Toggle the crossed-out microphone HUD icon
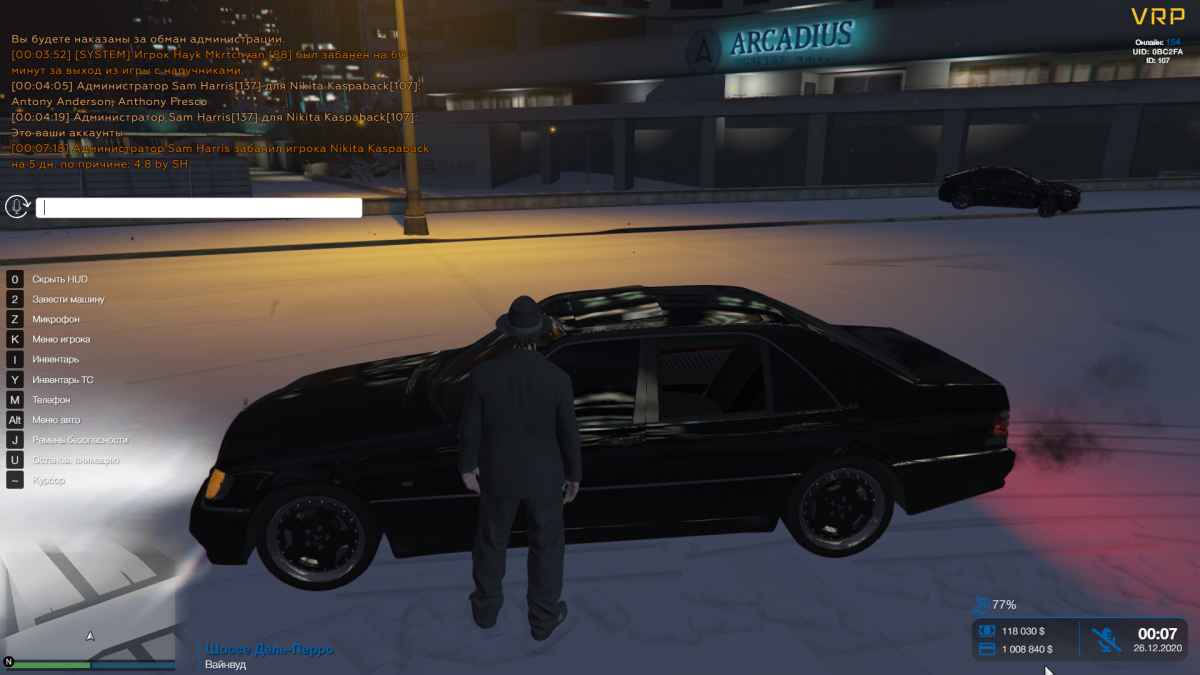This screenshot has width=1200, height=675. point(1106,639)
